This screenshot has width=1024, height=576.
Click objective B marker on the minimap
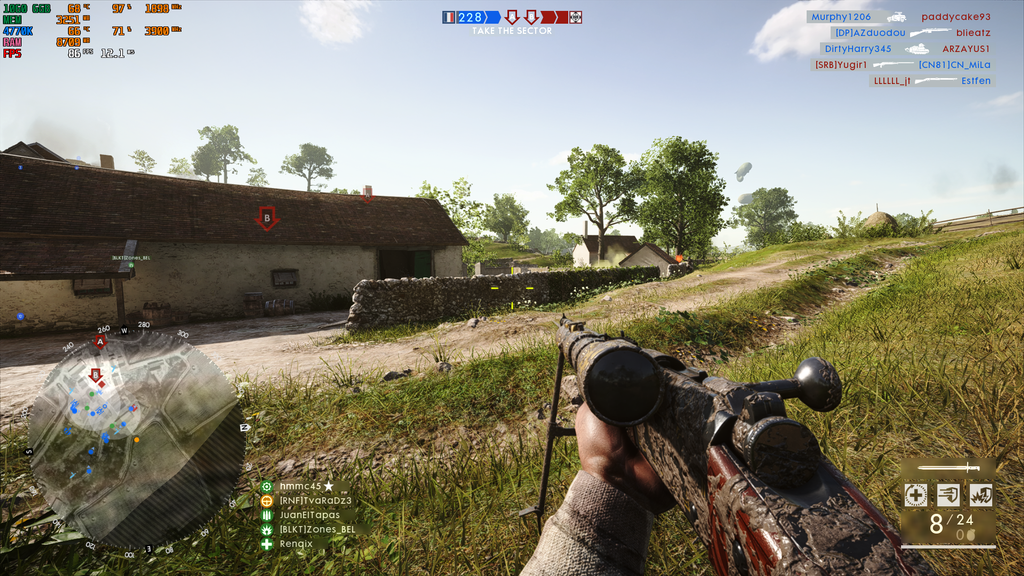96,376
